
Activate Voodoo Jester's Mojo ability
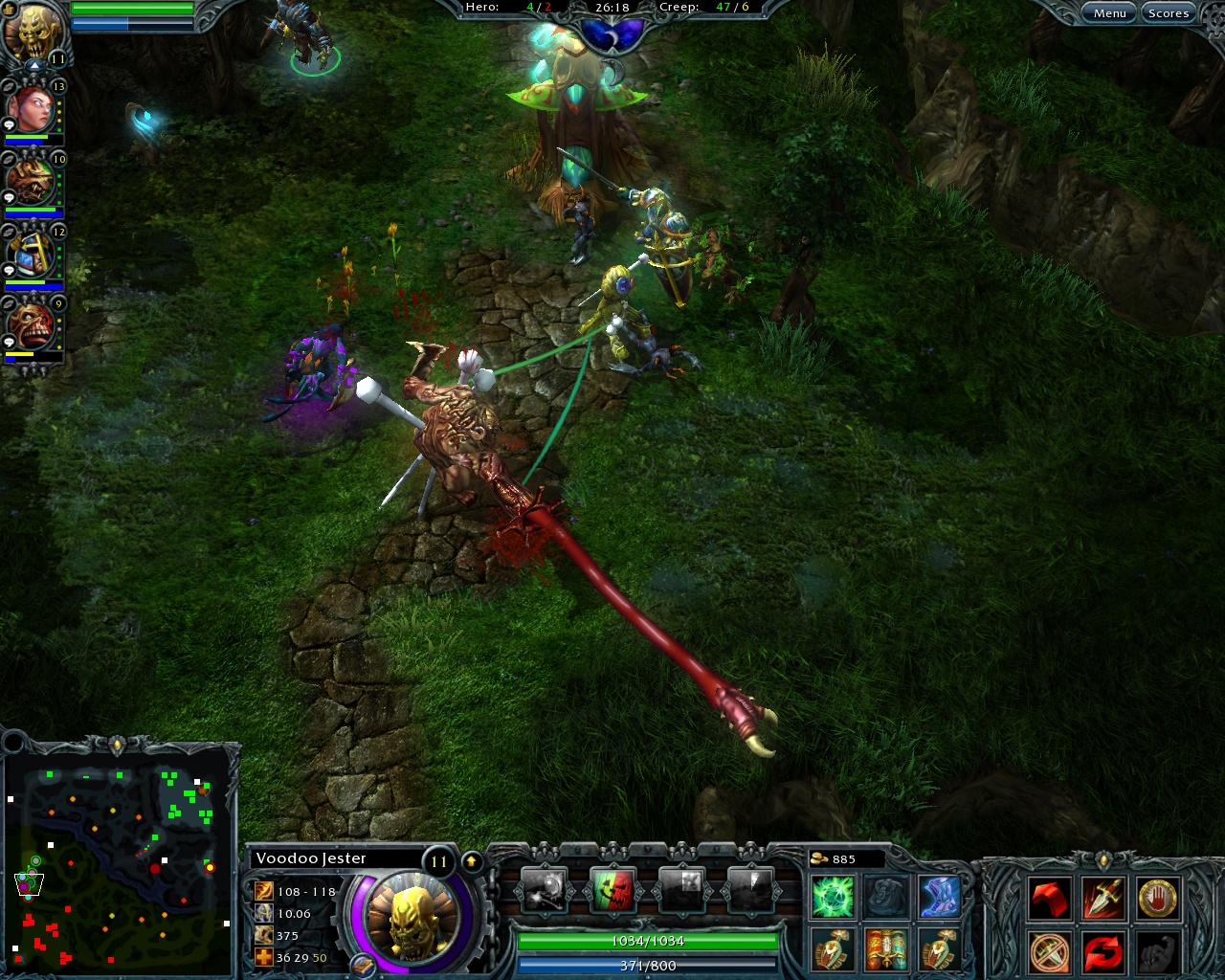(612, 889)
